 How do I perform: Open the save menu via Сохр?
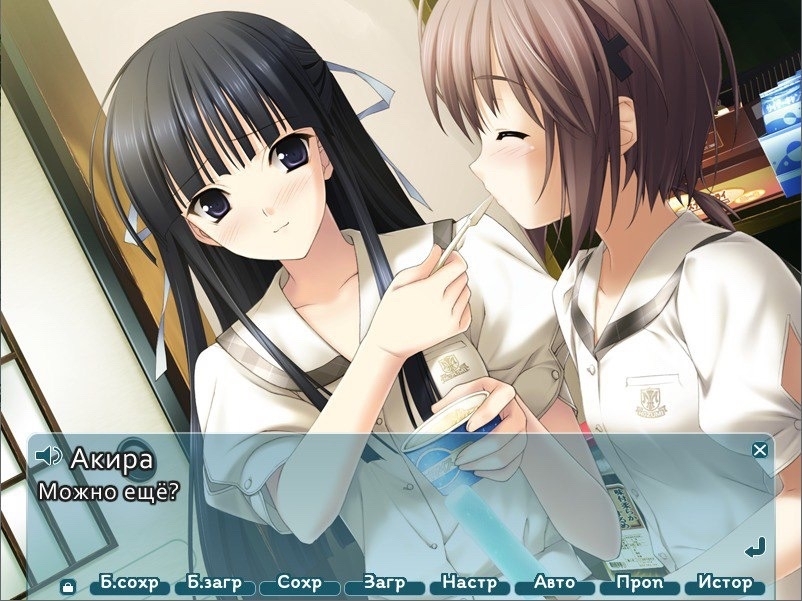pos(299,583)
